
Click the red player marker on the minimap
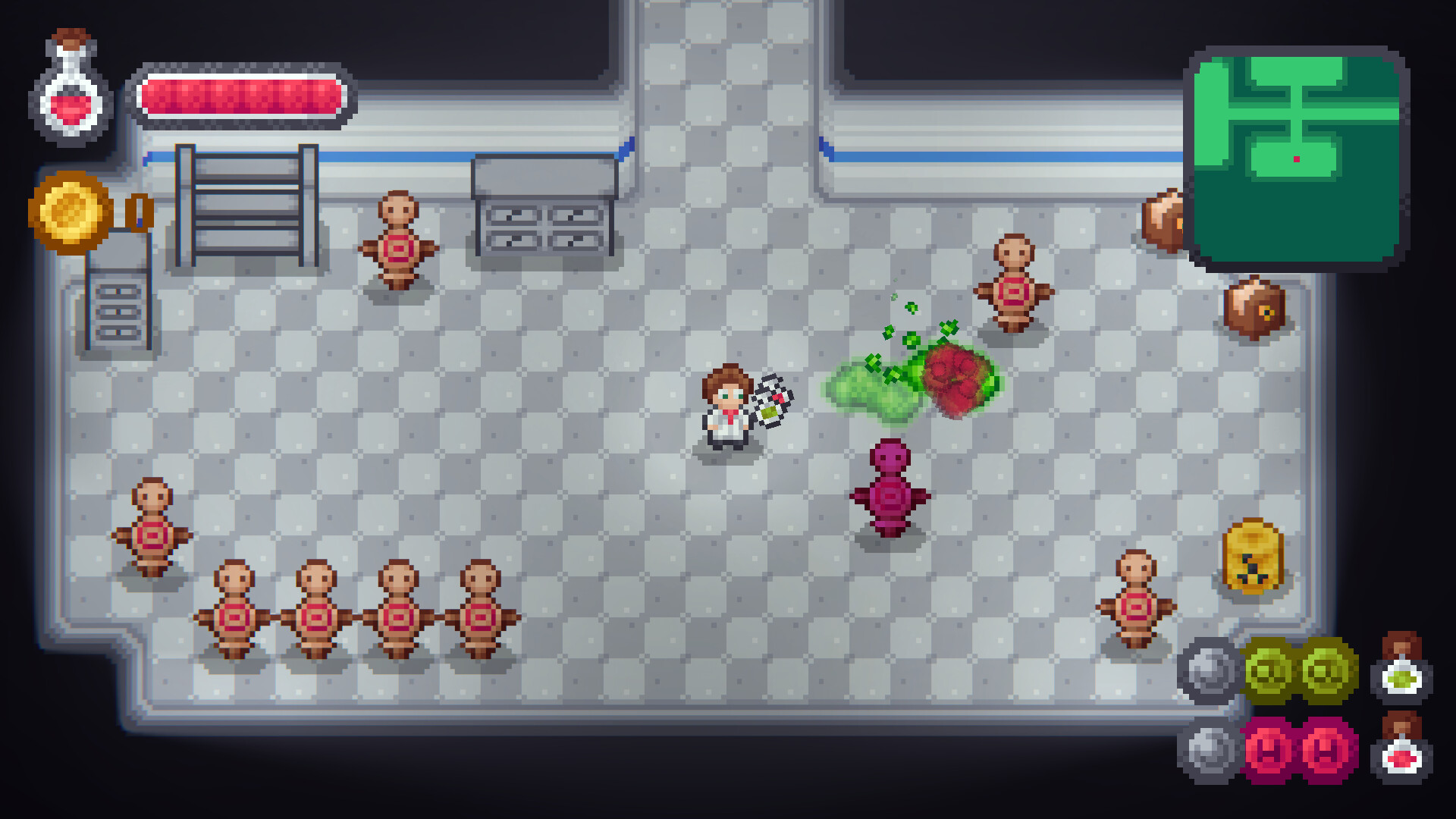1297,157
